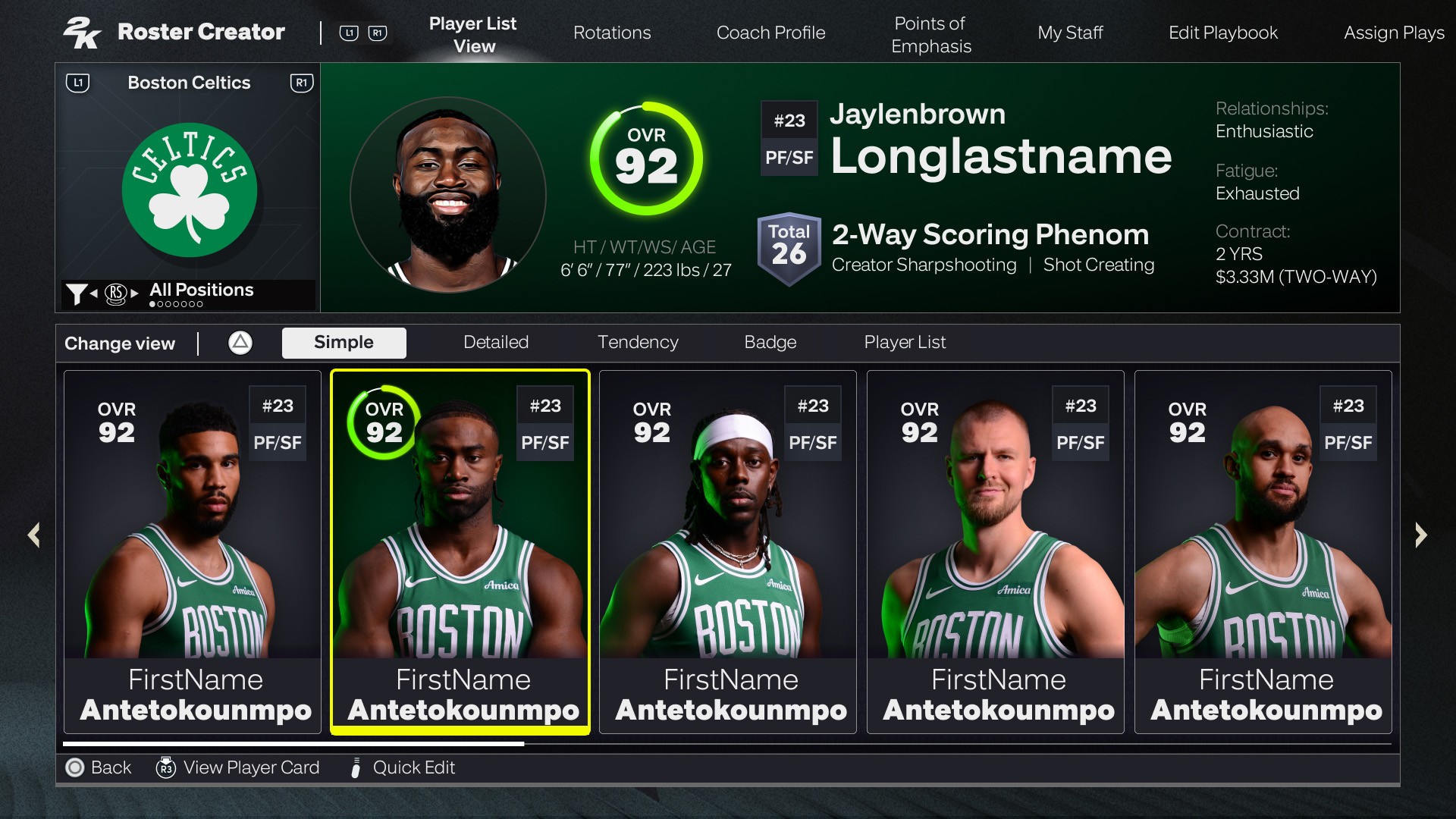Open the Edit Playbook tab
The height and width of the screenshot is (819, 1456).
(1222, 33)
